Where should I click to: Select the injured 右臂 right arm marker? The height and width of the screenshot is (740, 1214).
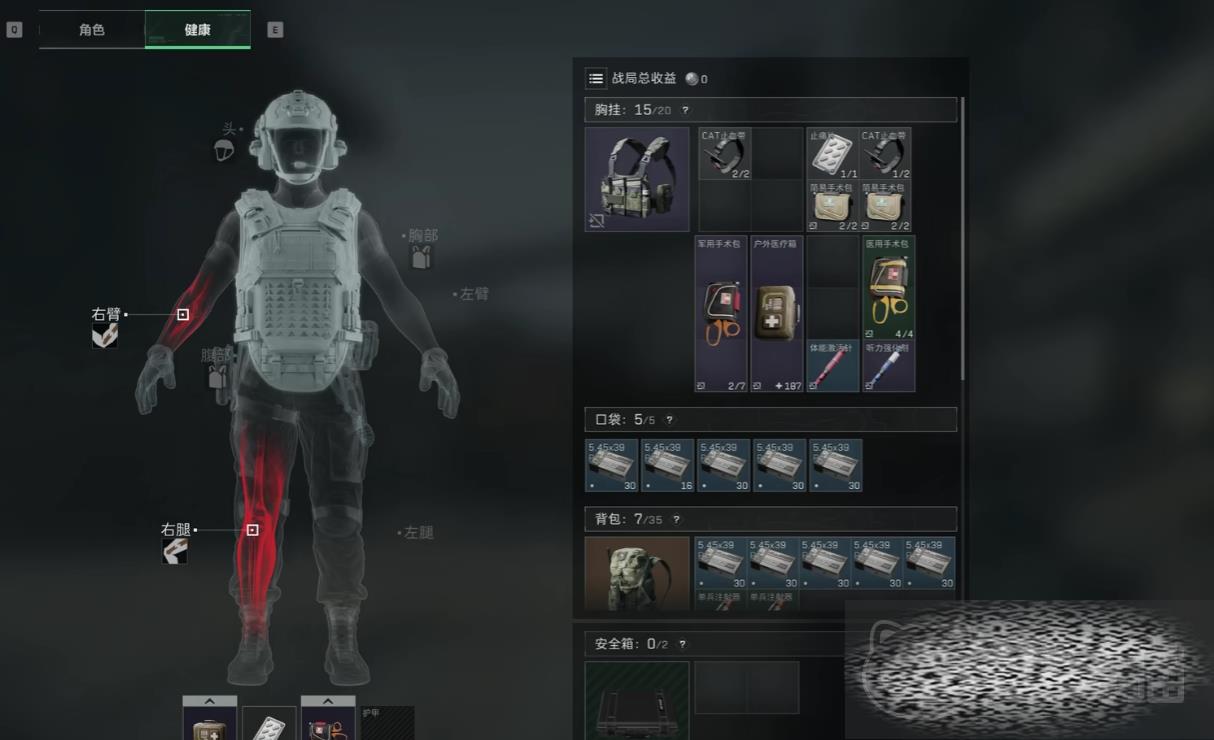click(183, 314)
